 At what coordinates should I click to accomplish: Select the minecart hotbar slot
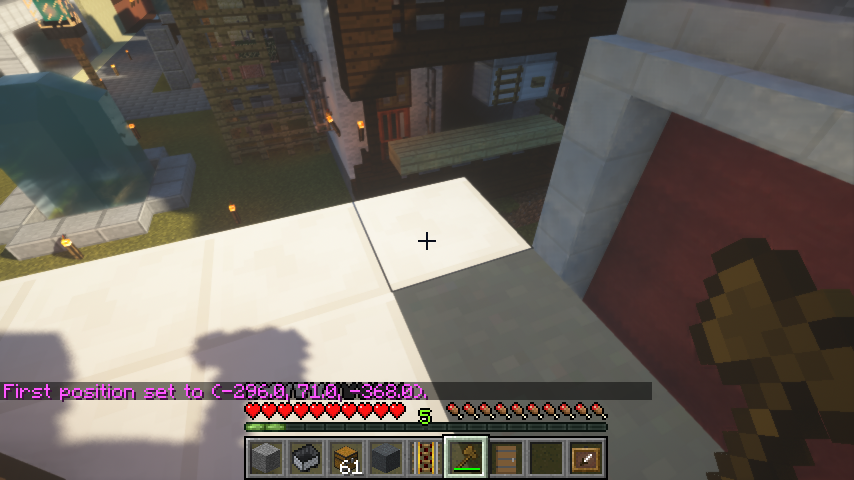coord(305,458)
